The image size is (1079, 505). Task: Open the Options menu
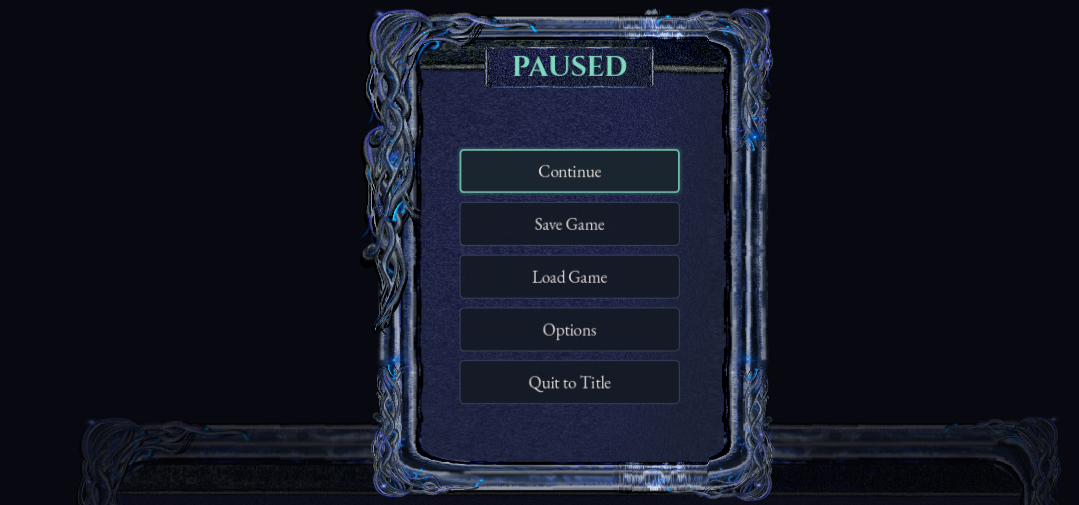[569, 330]
